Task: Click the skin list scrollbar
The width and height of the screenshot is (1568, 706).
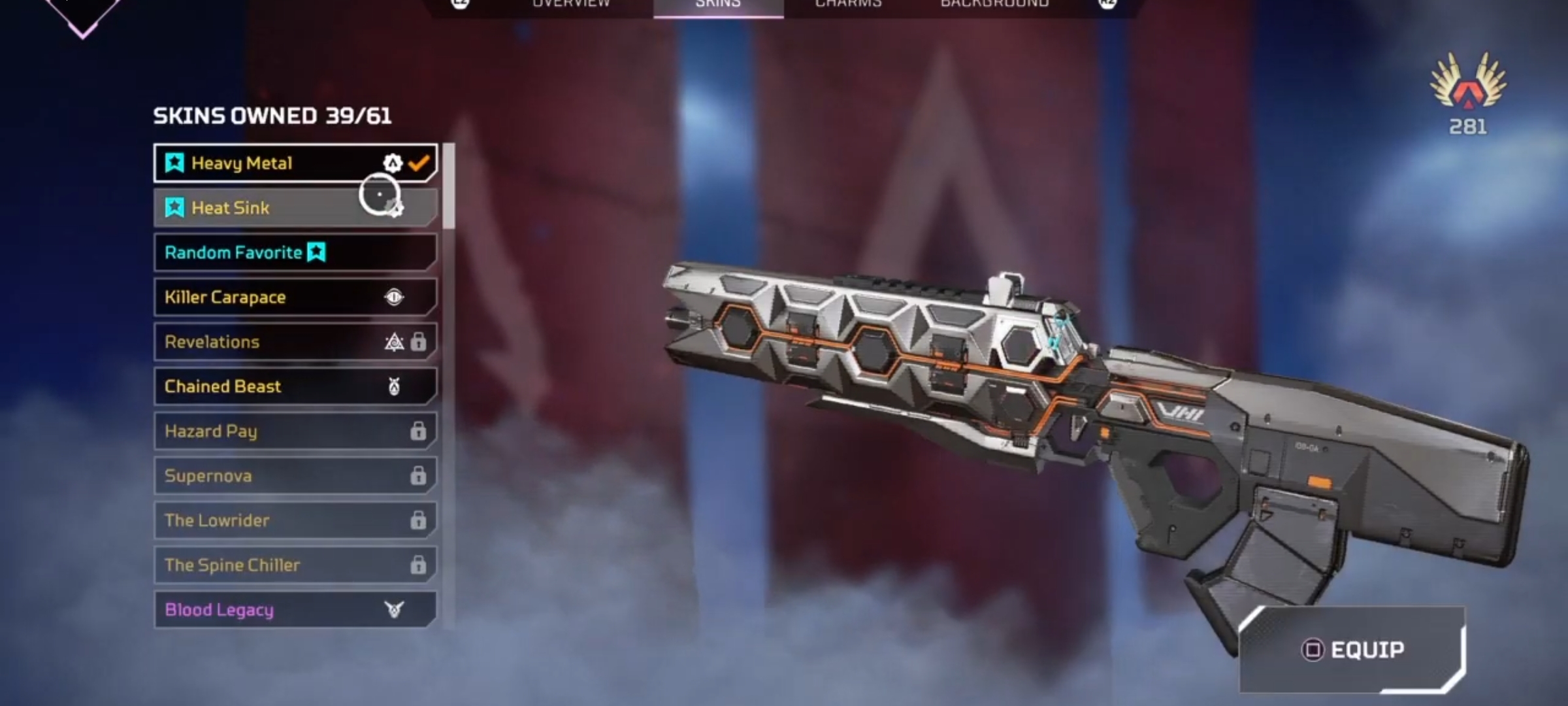Action: 449,187
